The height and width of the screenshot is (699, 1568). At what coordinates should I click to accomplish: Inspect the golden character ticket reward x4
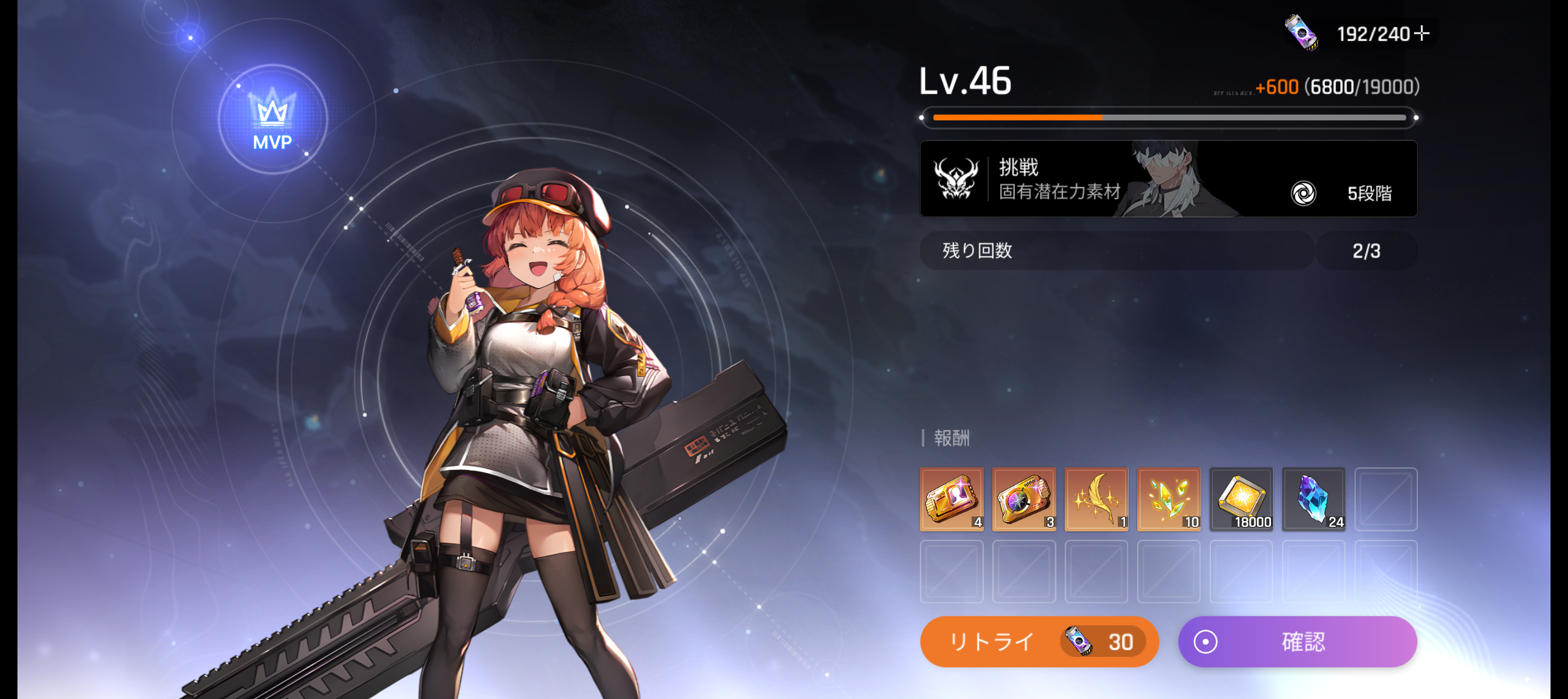pos(952,499)
